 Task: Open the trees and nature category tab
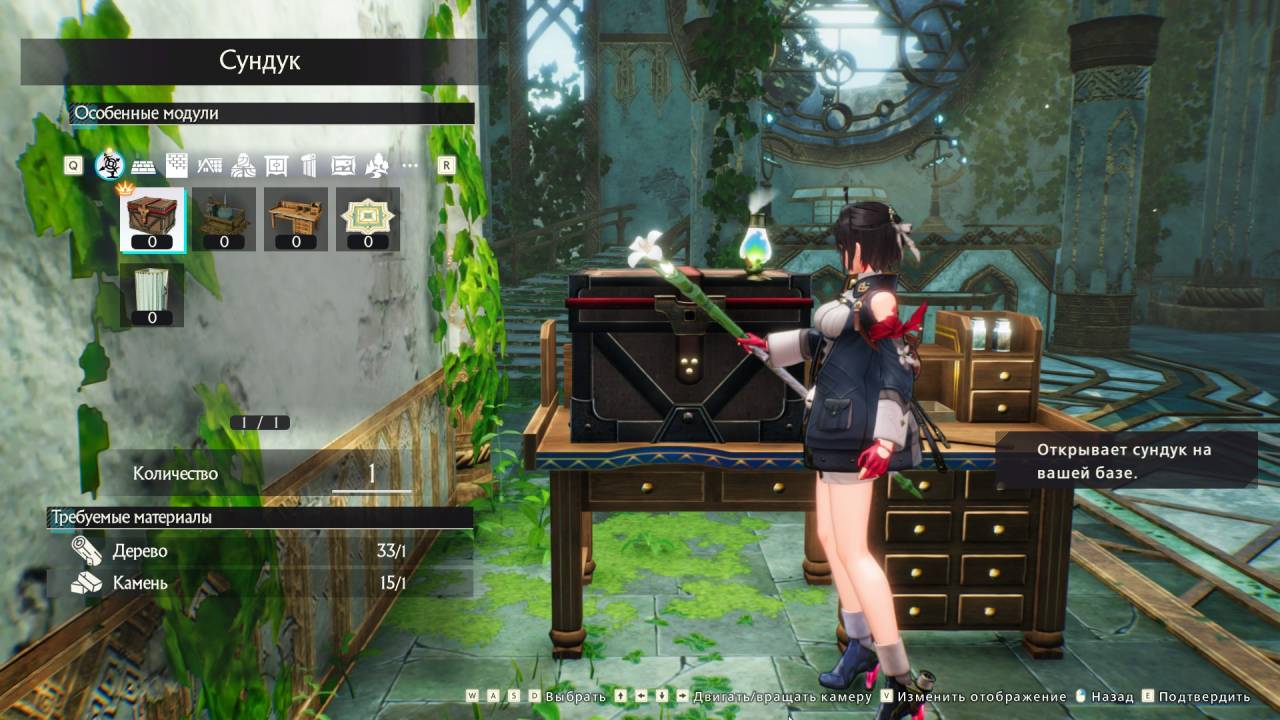click(376, 165)
